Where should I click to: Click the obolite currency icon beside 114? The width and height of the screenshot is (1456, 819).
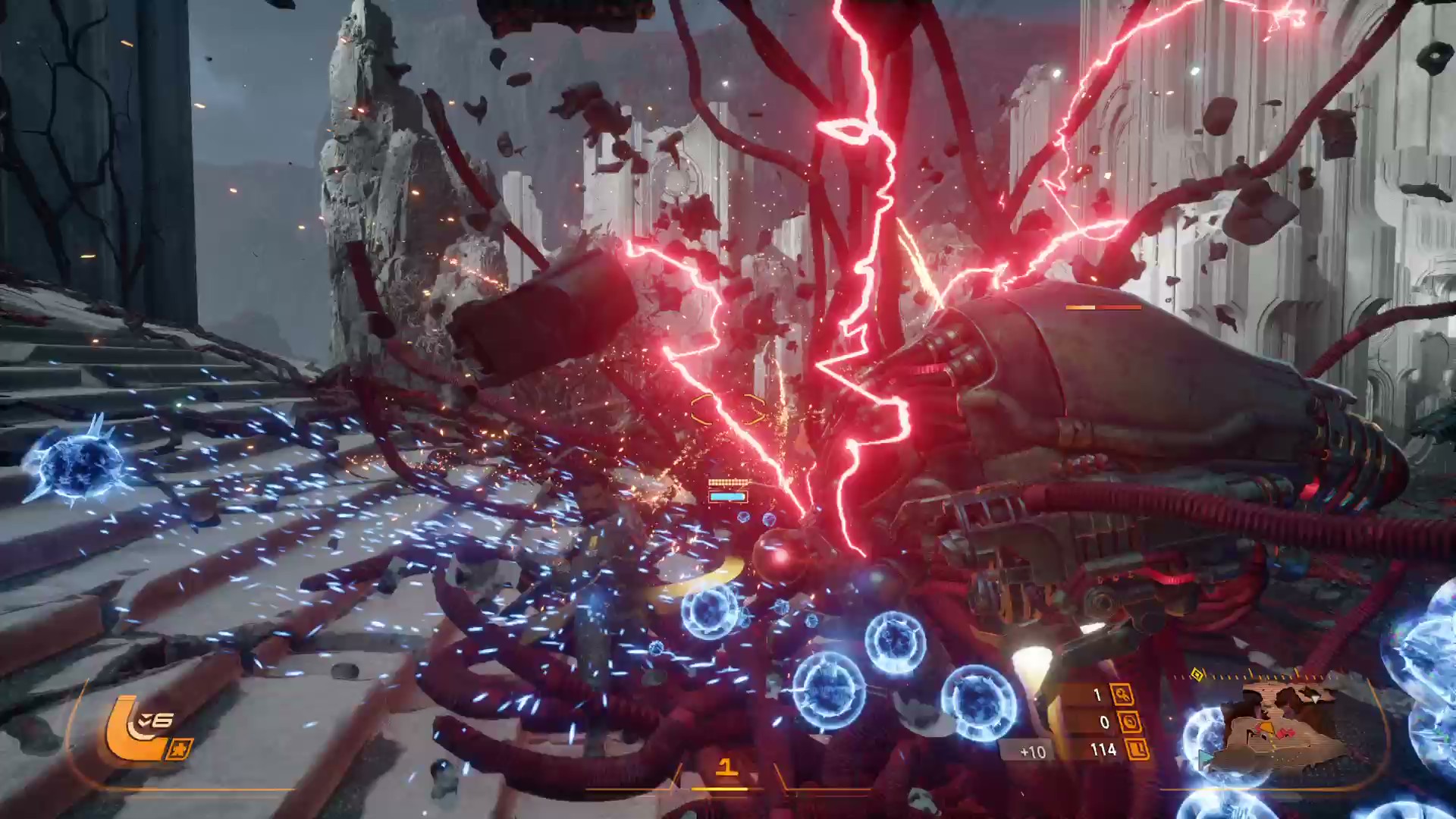pos(1139,750)
